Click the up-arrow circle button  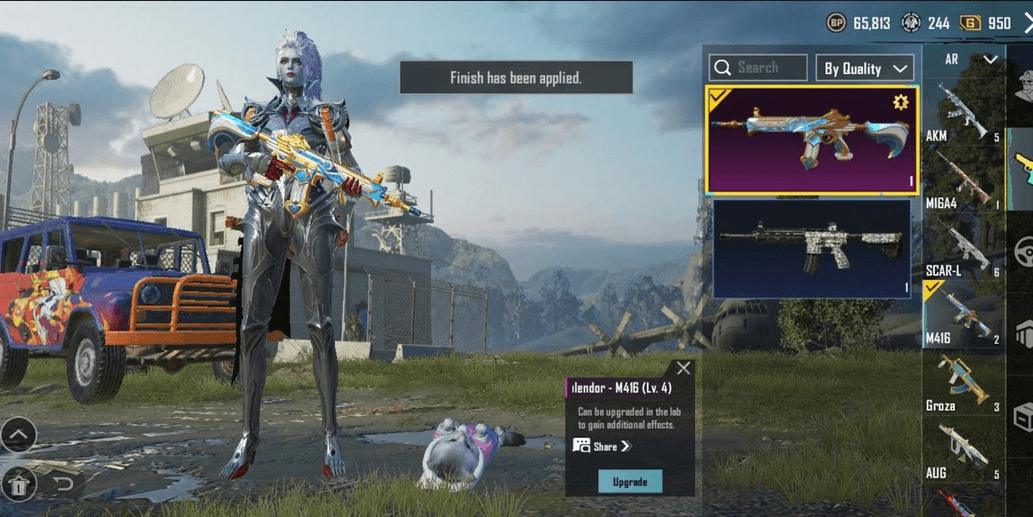pyautogui.click(x=19, y=435)
